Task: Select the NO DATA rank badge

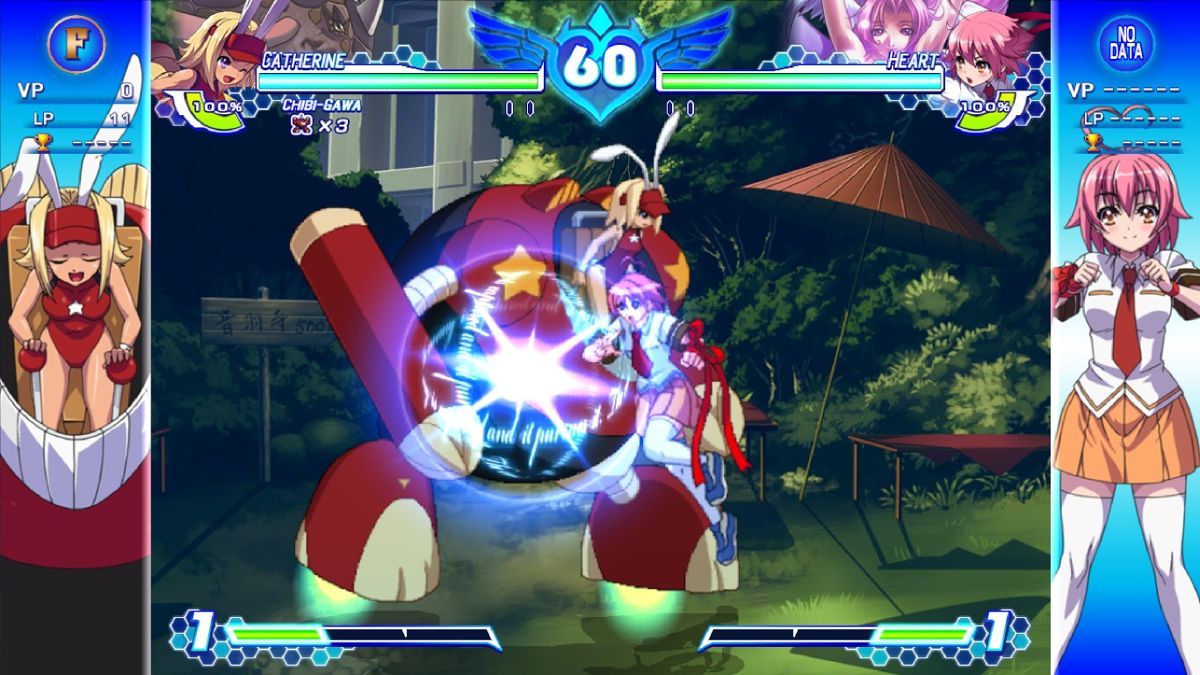Action: click(1126, 43)
